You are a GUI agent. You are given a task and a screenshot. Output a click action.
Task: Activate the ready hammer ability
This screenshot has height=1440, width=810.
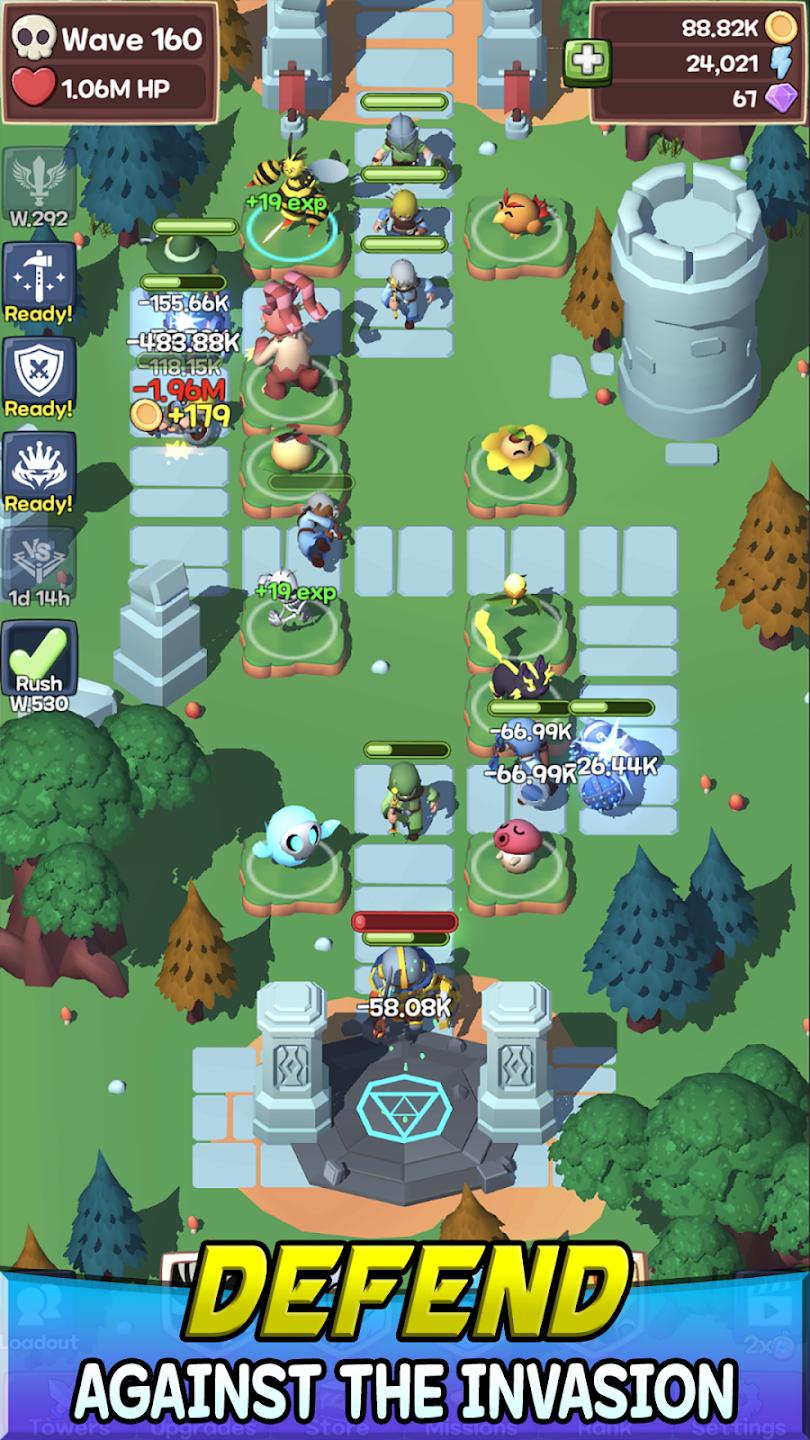tap(39, 281)
